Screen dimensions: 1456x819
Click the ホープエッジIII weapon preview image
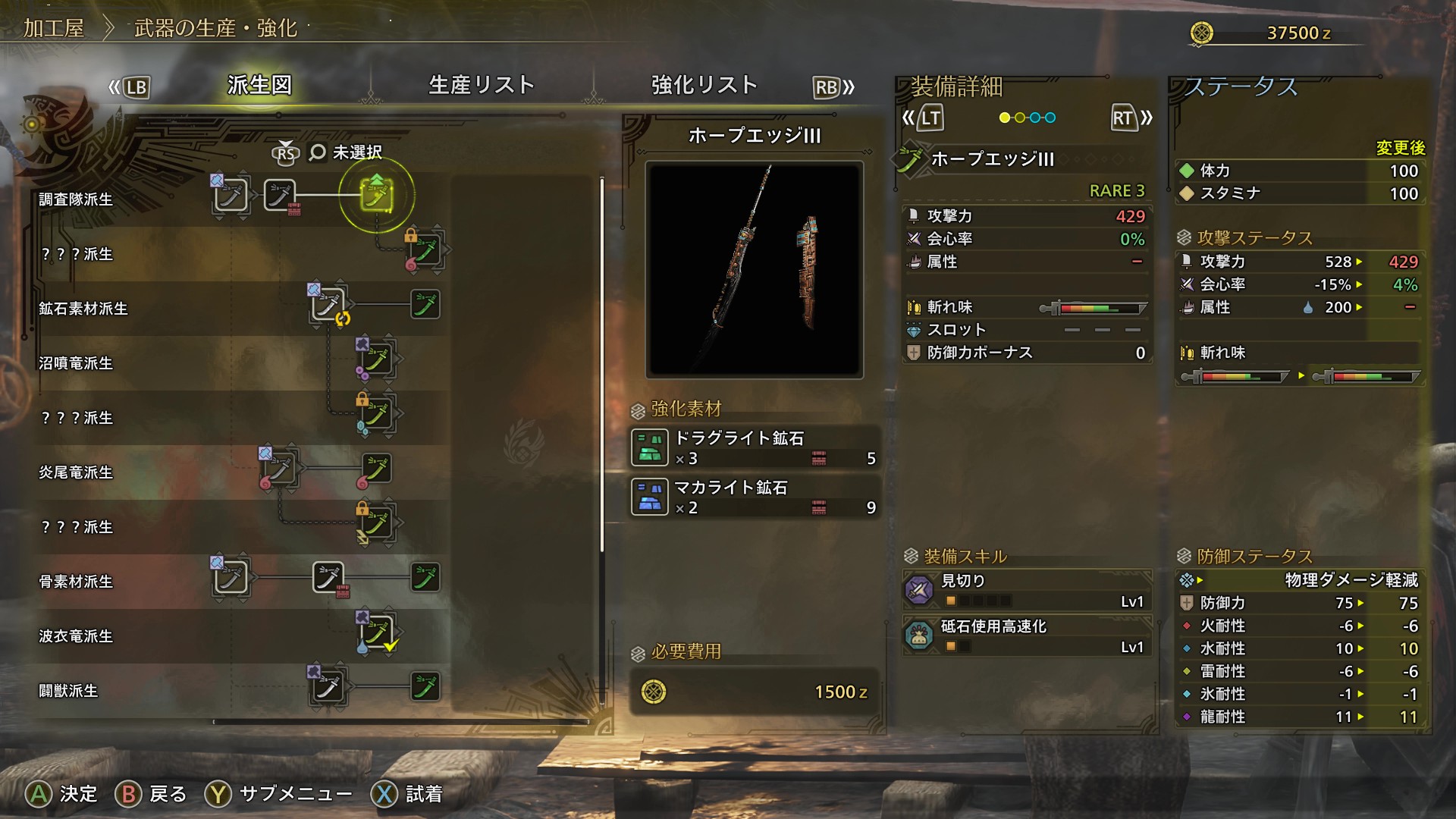754,269
